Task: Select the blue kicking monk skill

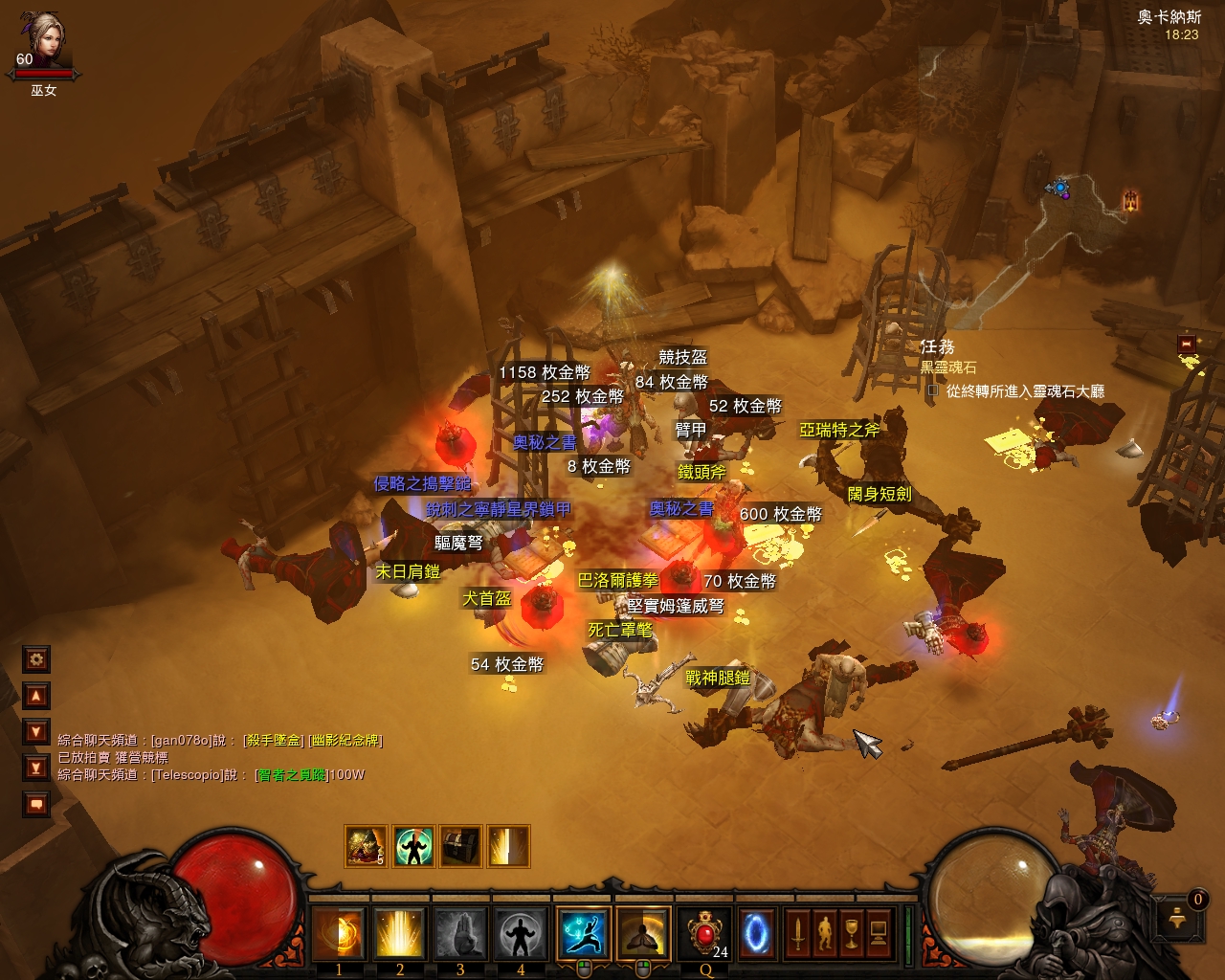Action: pyautogui.click(x=583, y=932)
